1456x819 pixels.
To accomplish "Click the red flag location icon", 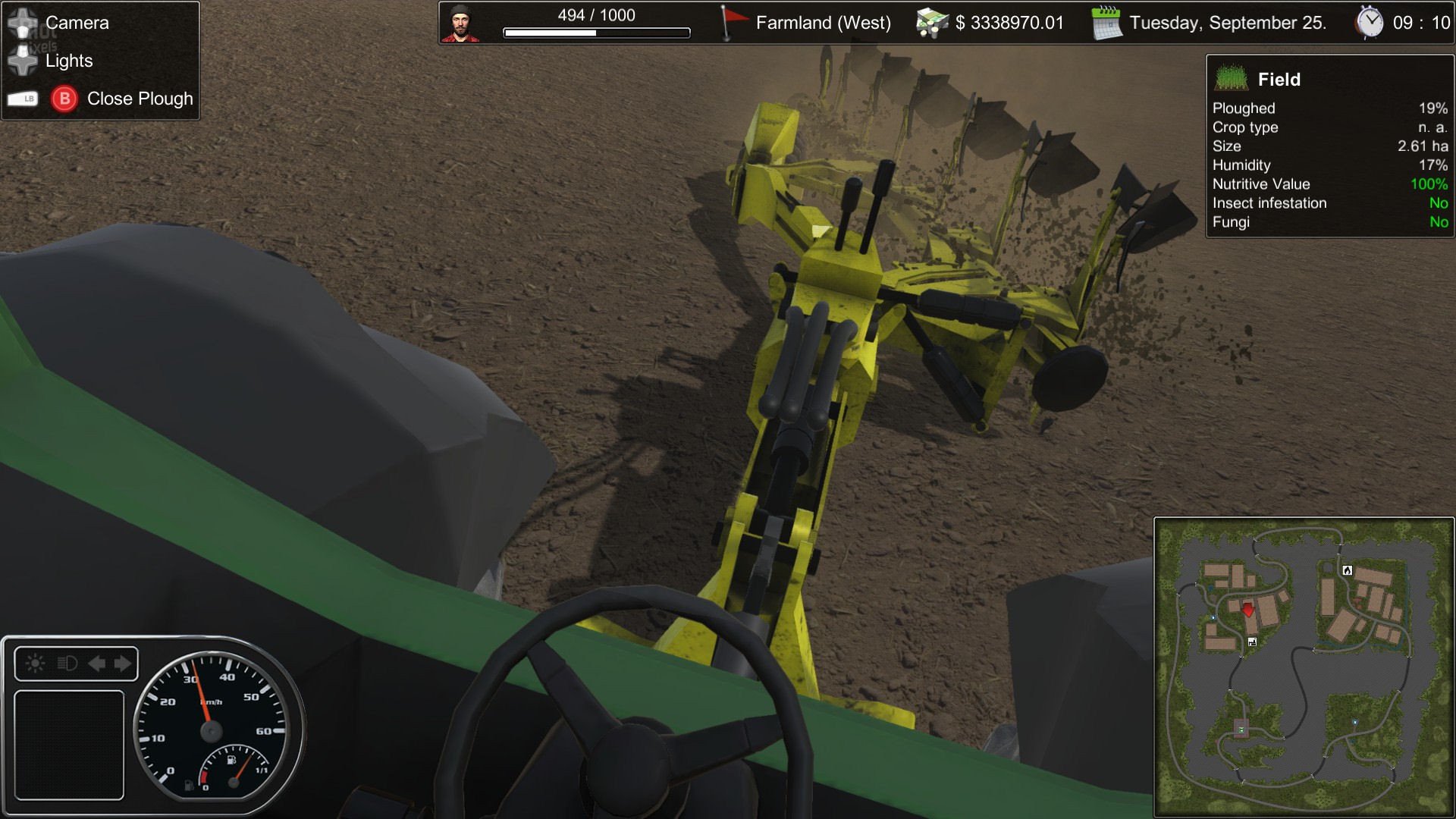I will tap(732, 23).
